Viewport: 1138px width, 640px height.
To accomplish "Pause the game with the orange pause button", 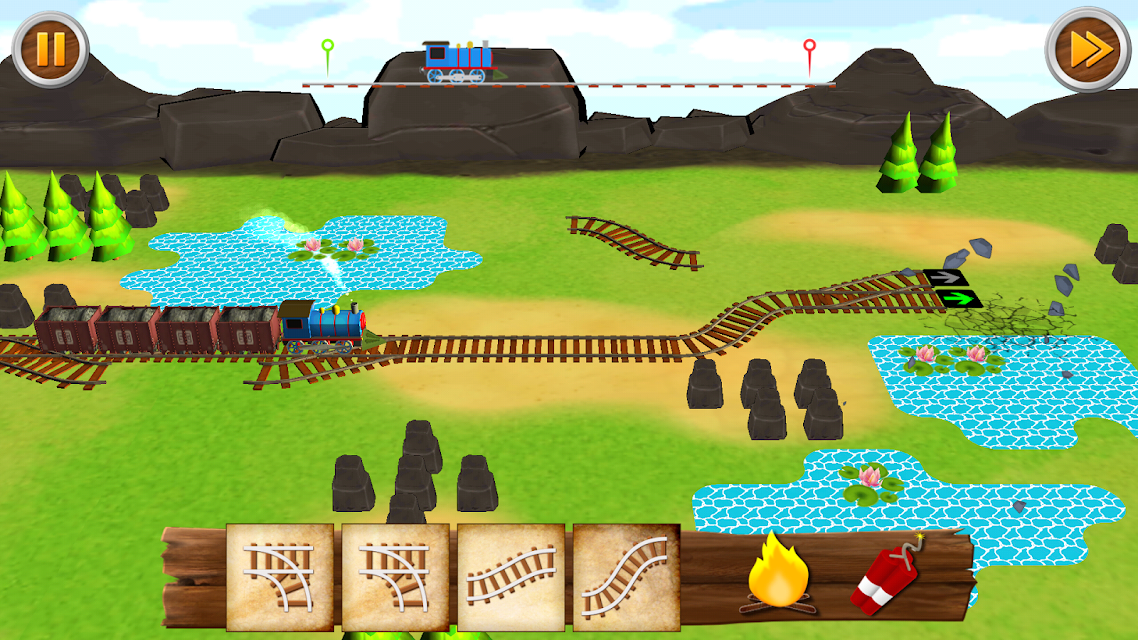I will click(x=50, y=48).
